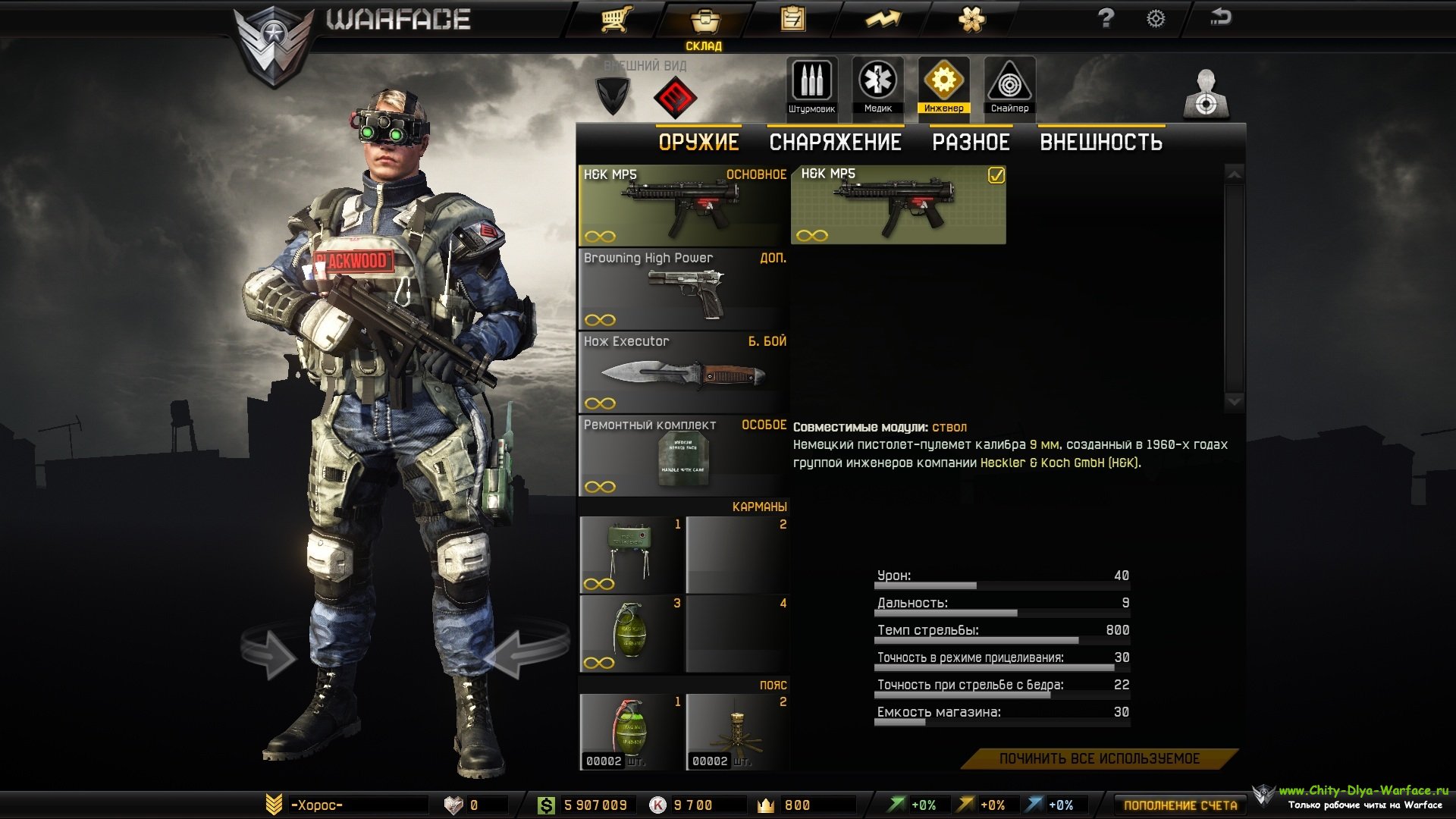Choose the Снайпер class
Image resolution: width=1456 pixels, height=819 pixels.
point(1009,85)
